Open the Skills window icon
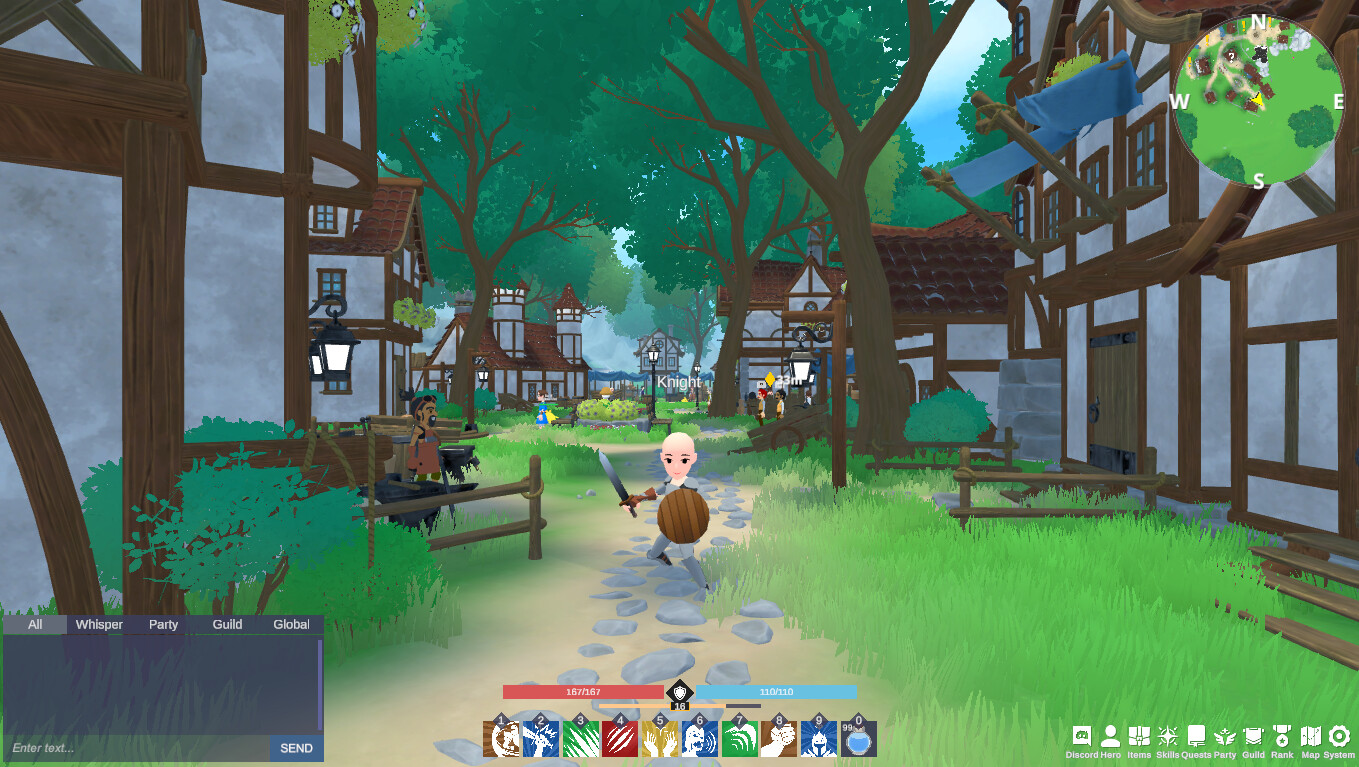 1167,735
